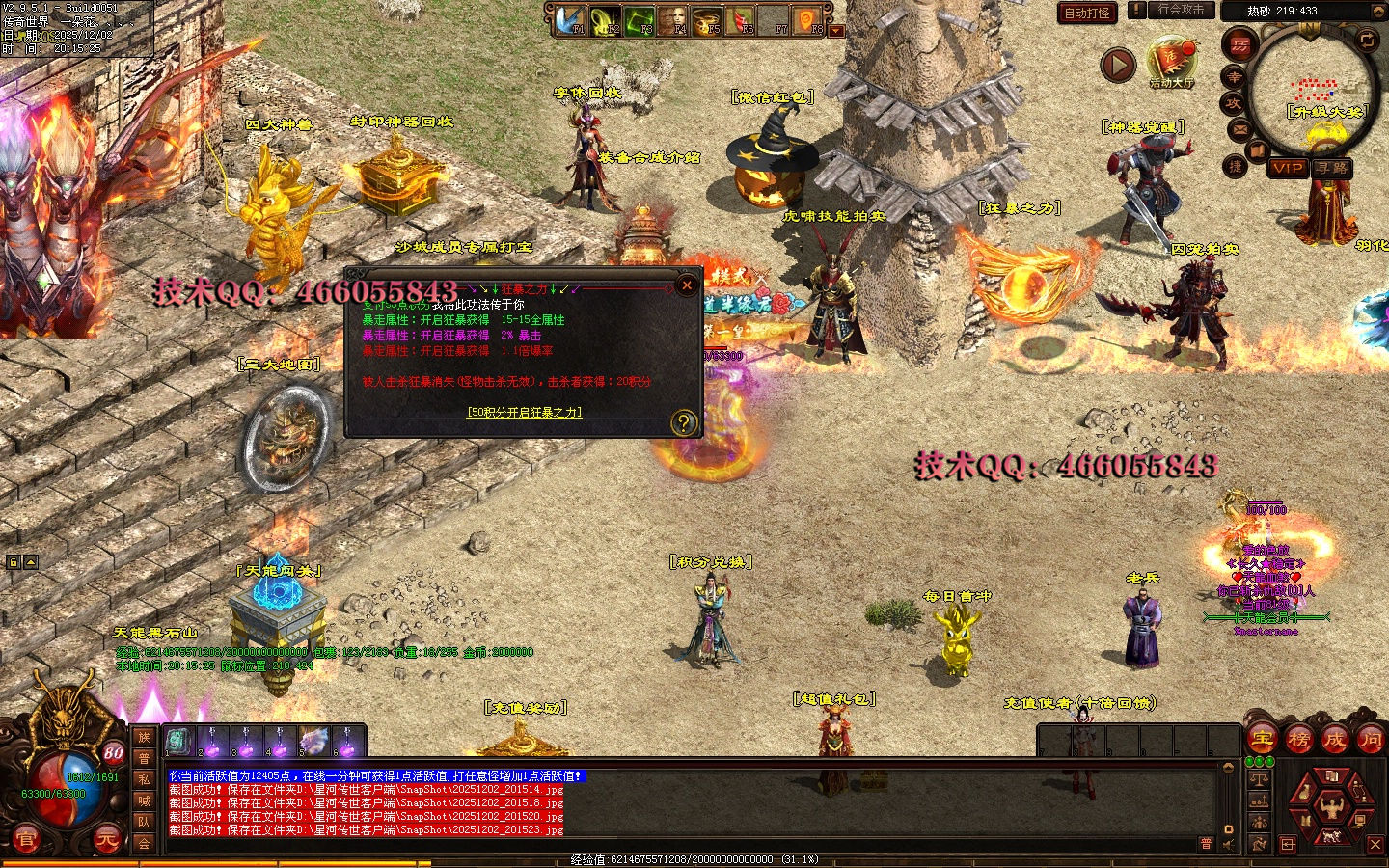Open the dialog's question mark help
This screenshot has width=1389, height=868.
[x=683, y=422]
